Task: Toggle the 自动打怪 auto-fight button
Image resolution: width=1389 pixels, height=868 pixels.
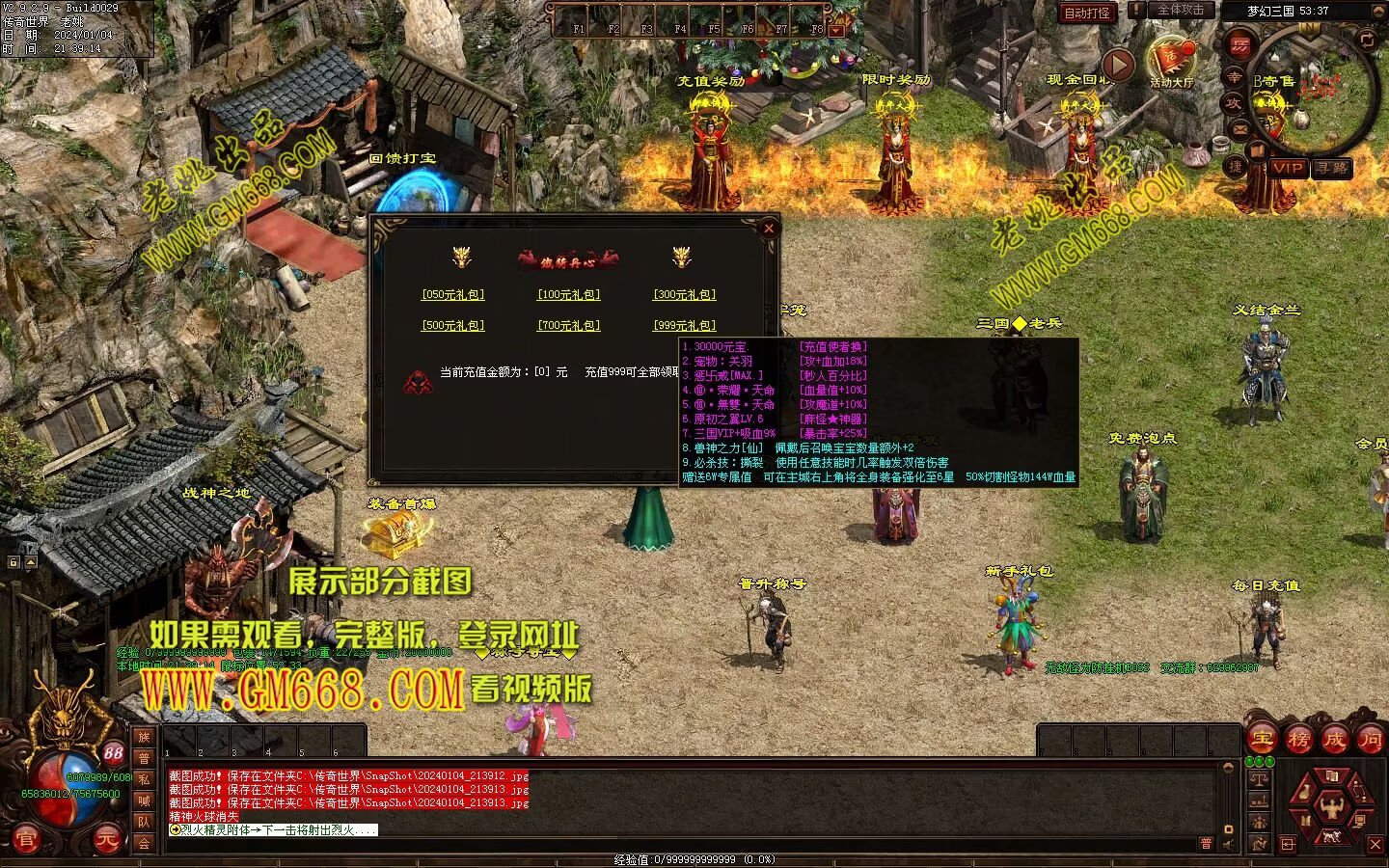Action: pos(1086,13)
